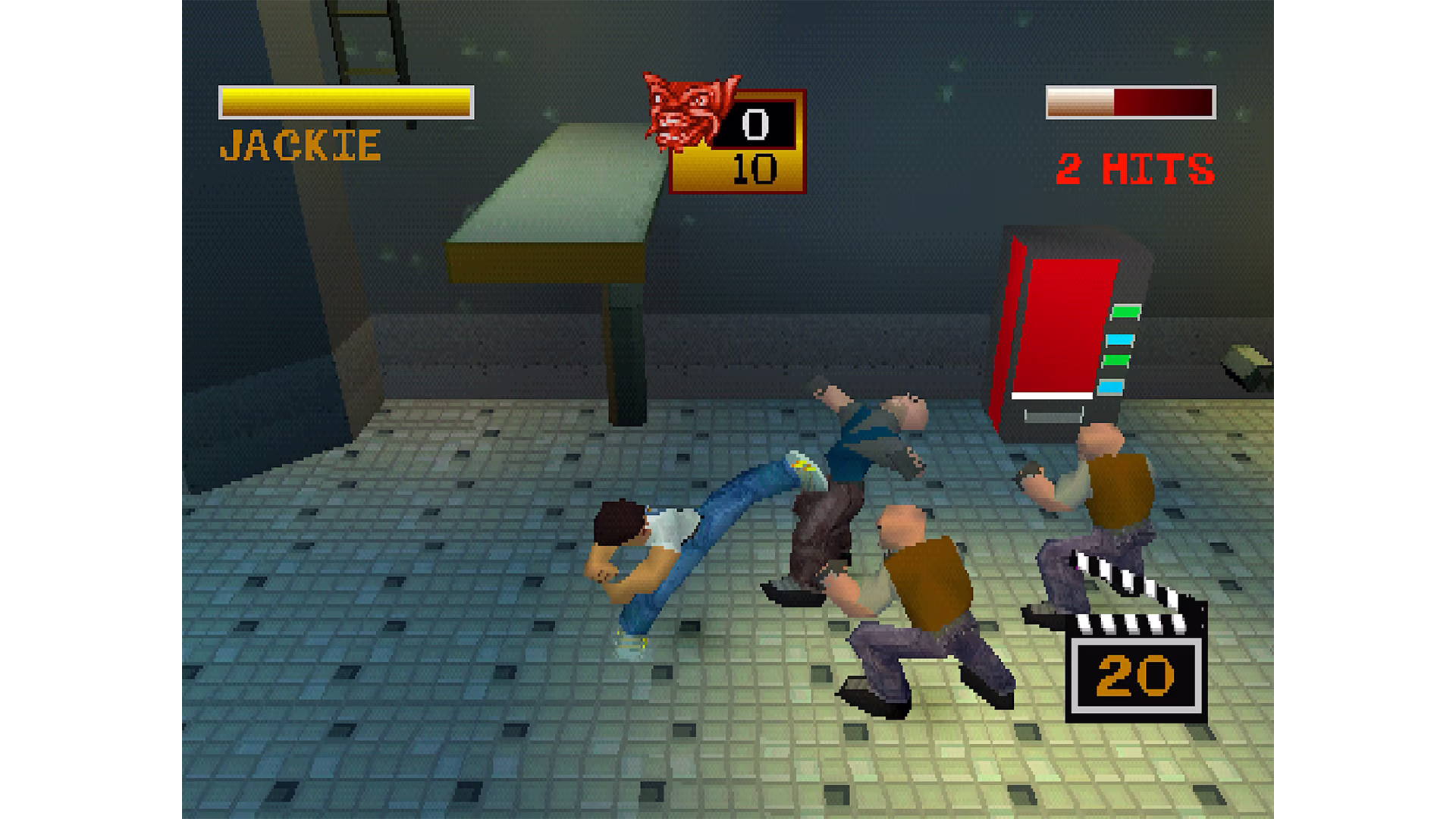Viewport: 1456px width, 819px height.
Task: Click the 2 HITS combo indicator
Action: tap(1134, 167)
